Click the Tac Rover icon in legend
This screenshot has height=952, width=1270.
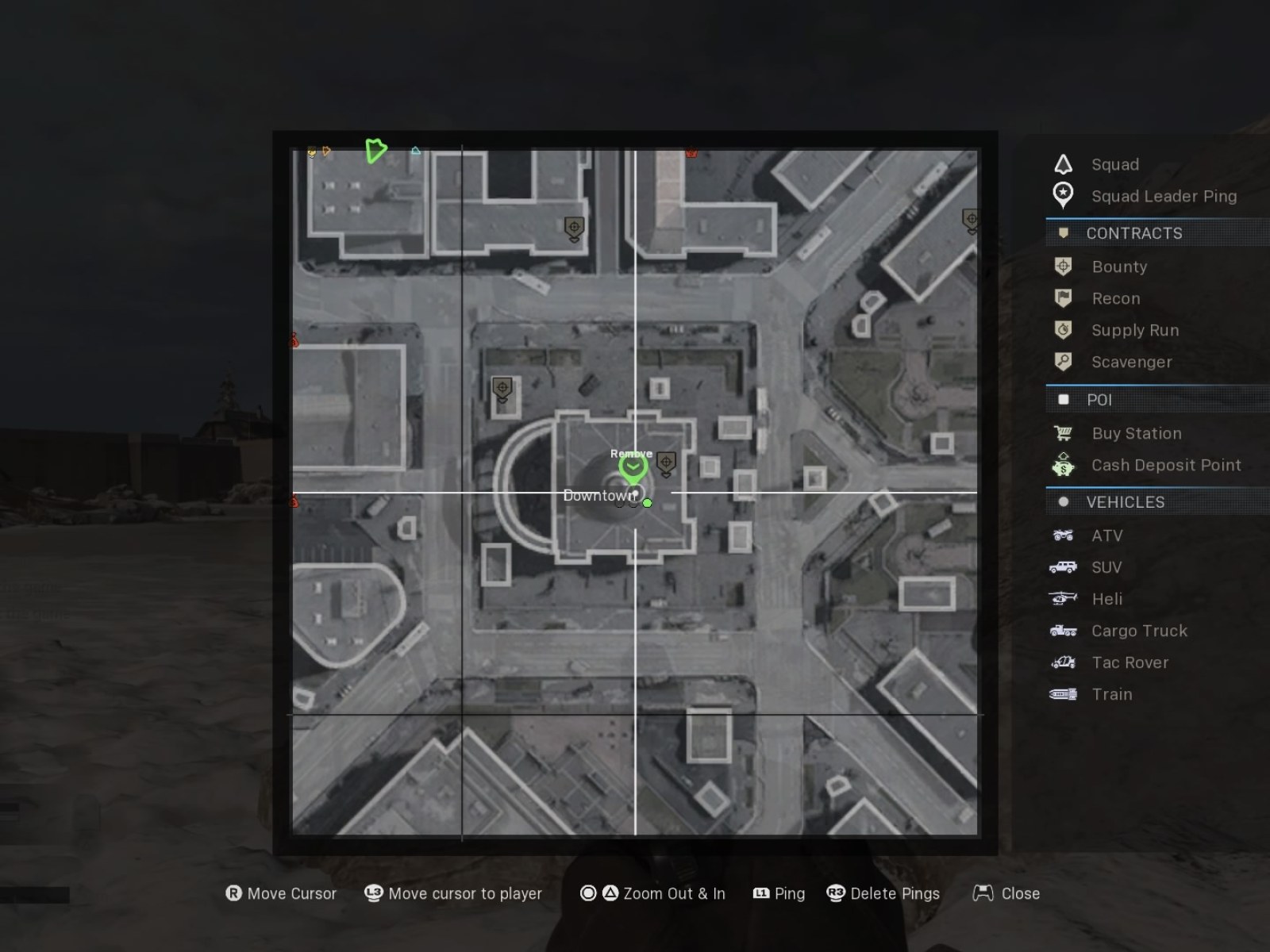(1063, 662)
